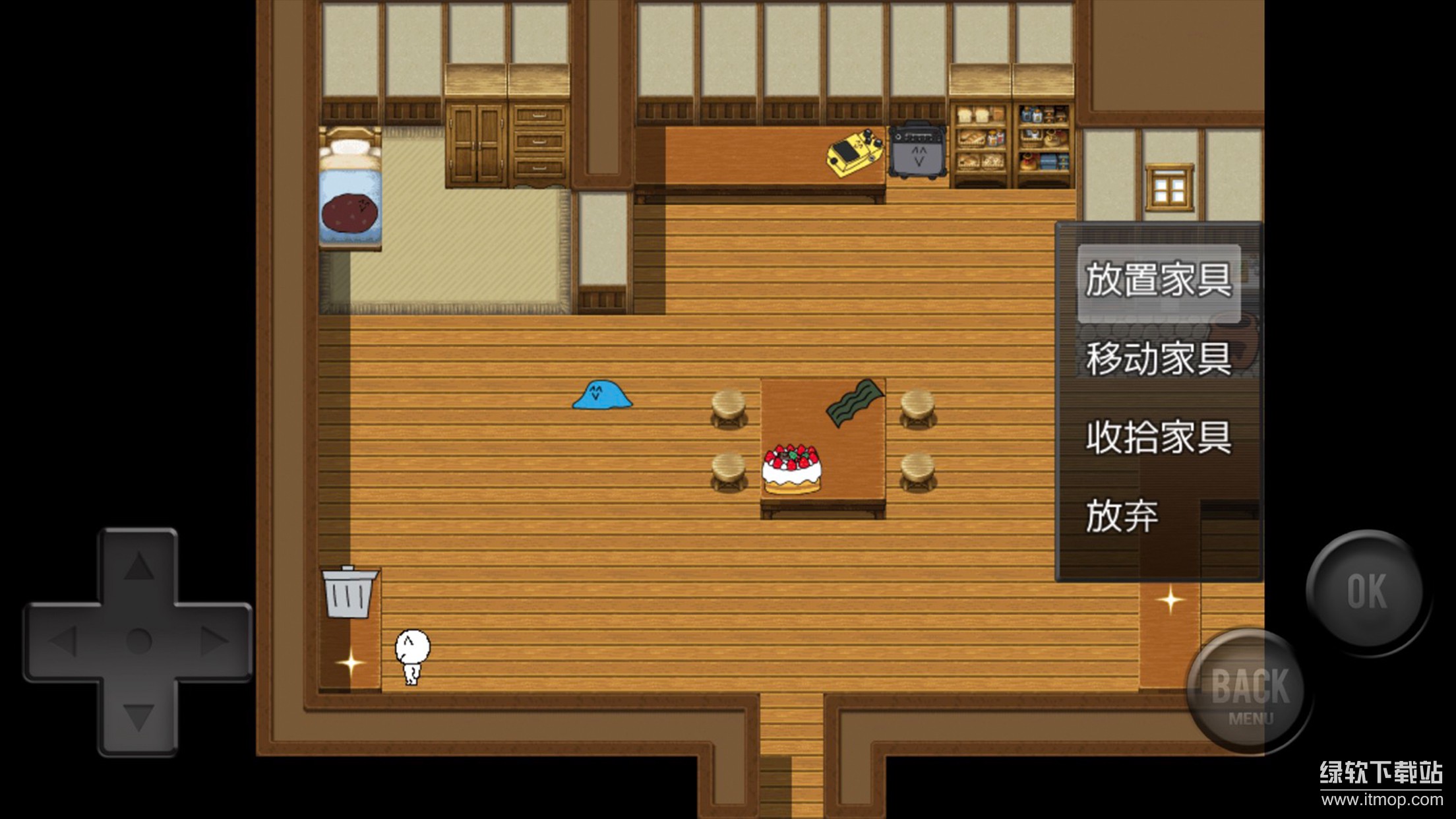1456x819 pixels.
Task: Tap the round OK button
Action: click(1367, 591)
